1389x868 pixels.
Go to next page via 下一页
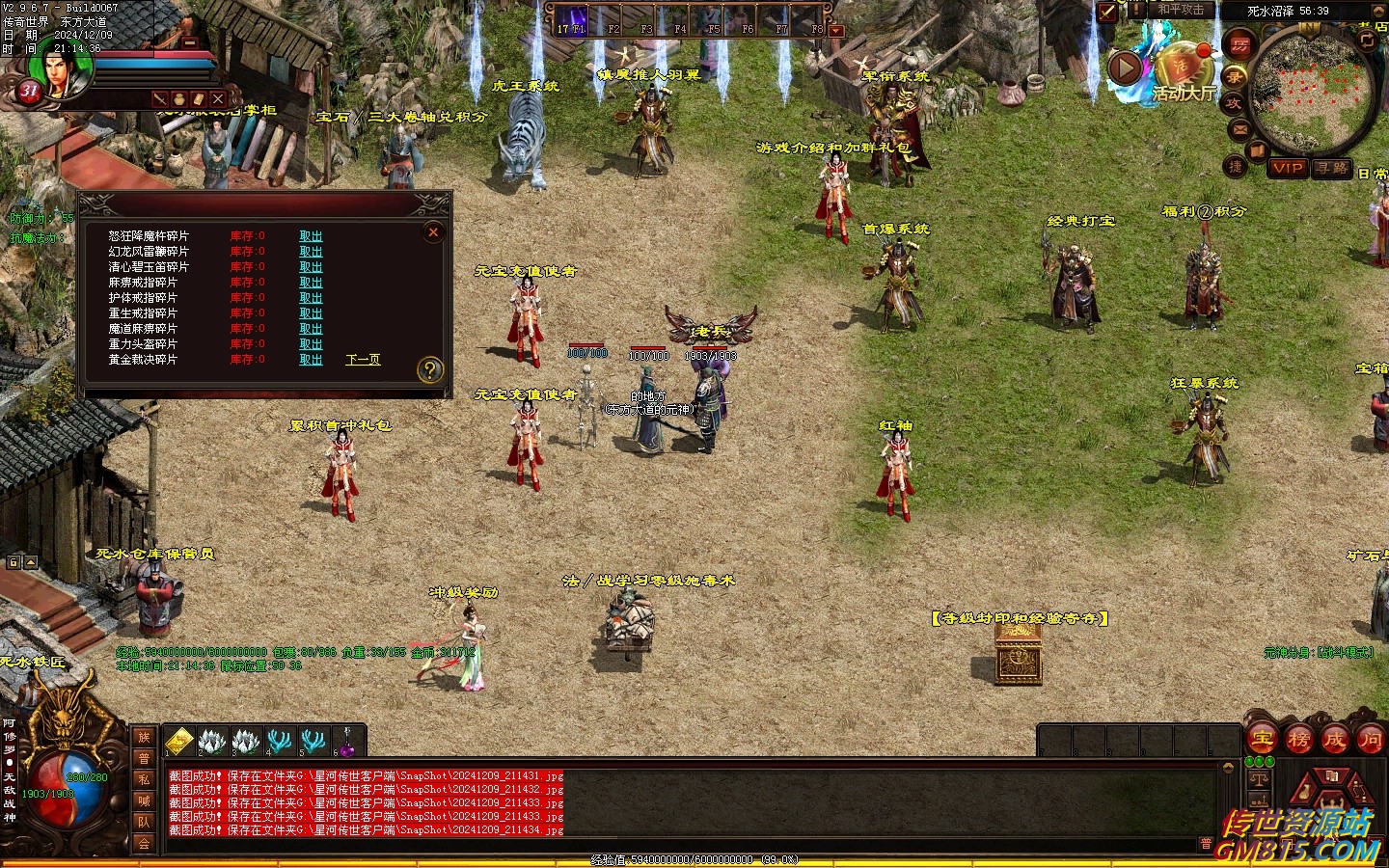point(363,360)
